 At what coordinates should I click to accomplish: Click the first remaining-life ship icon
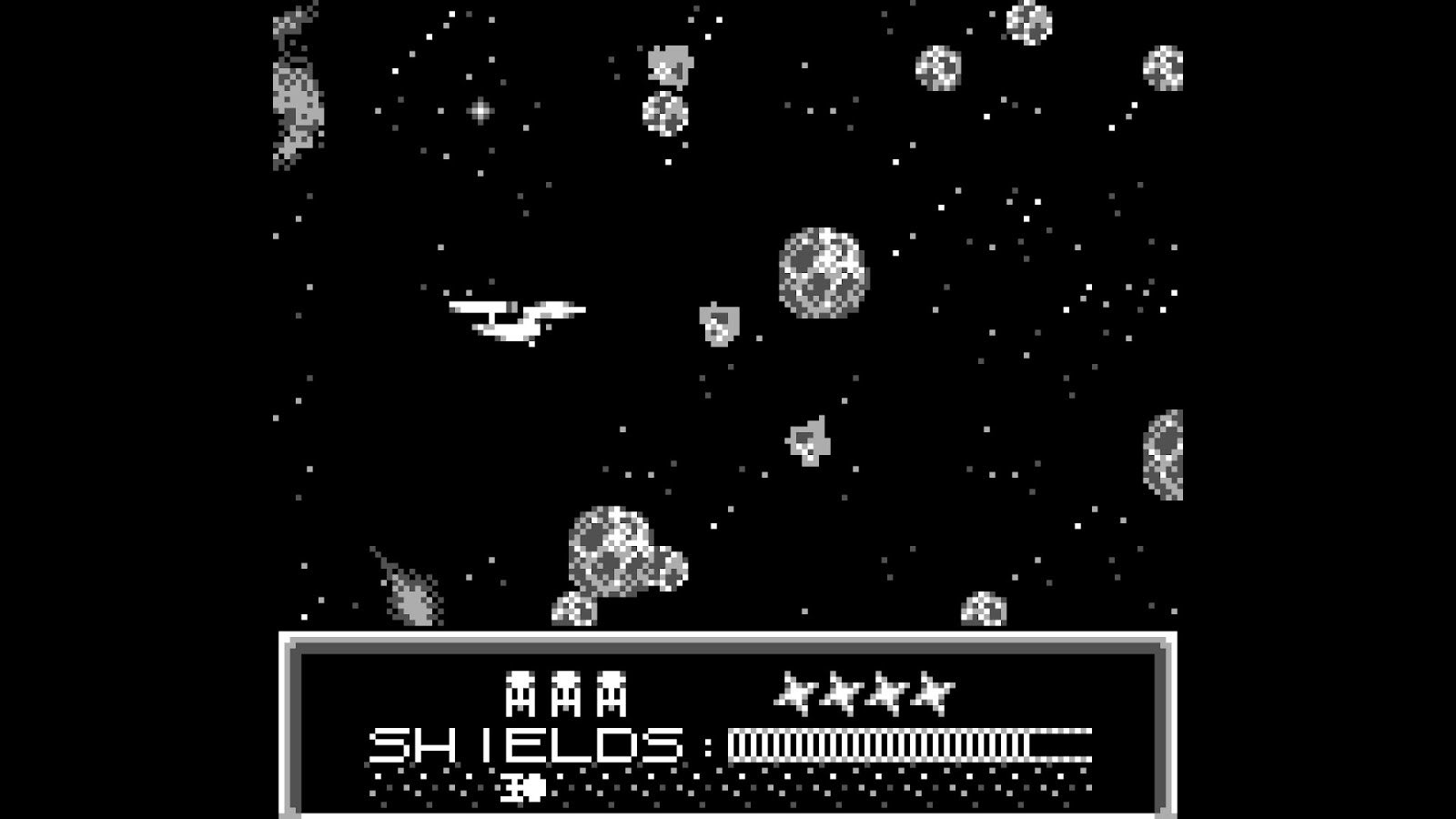click(x=521, y=693)
